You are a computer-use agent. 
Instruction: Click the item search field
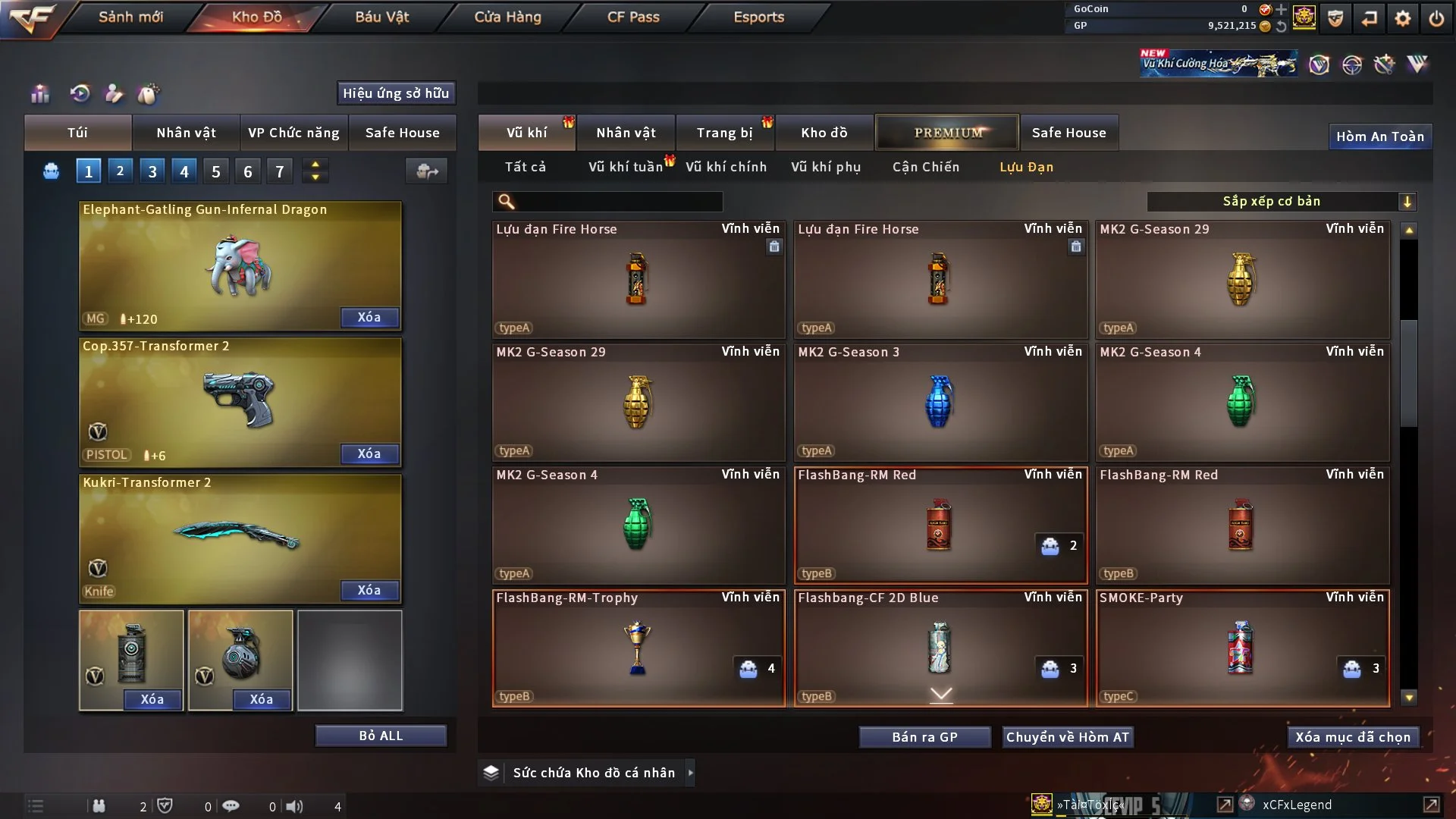coord(618,201)
